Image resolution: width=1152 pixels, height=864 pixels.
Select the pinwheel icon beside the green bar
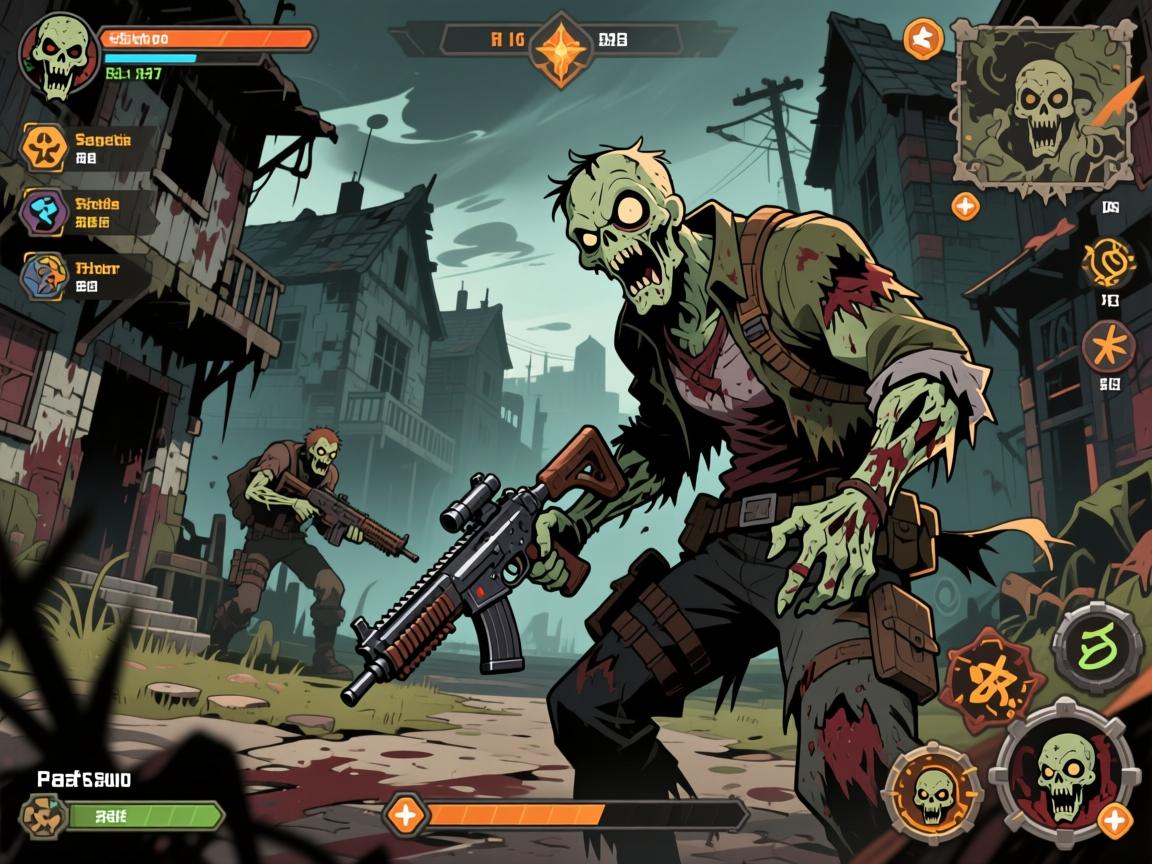pos(43,815)
